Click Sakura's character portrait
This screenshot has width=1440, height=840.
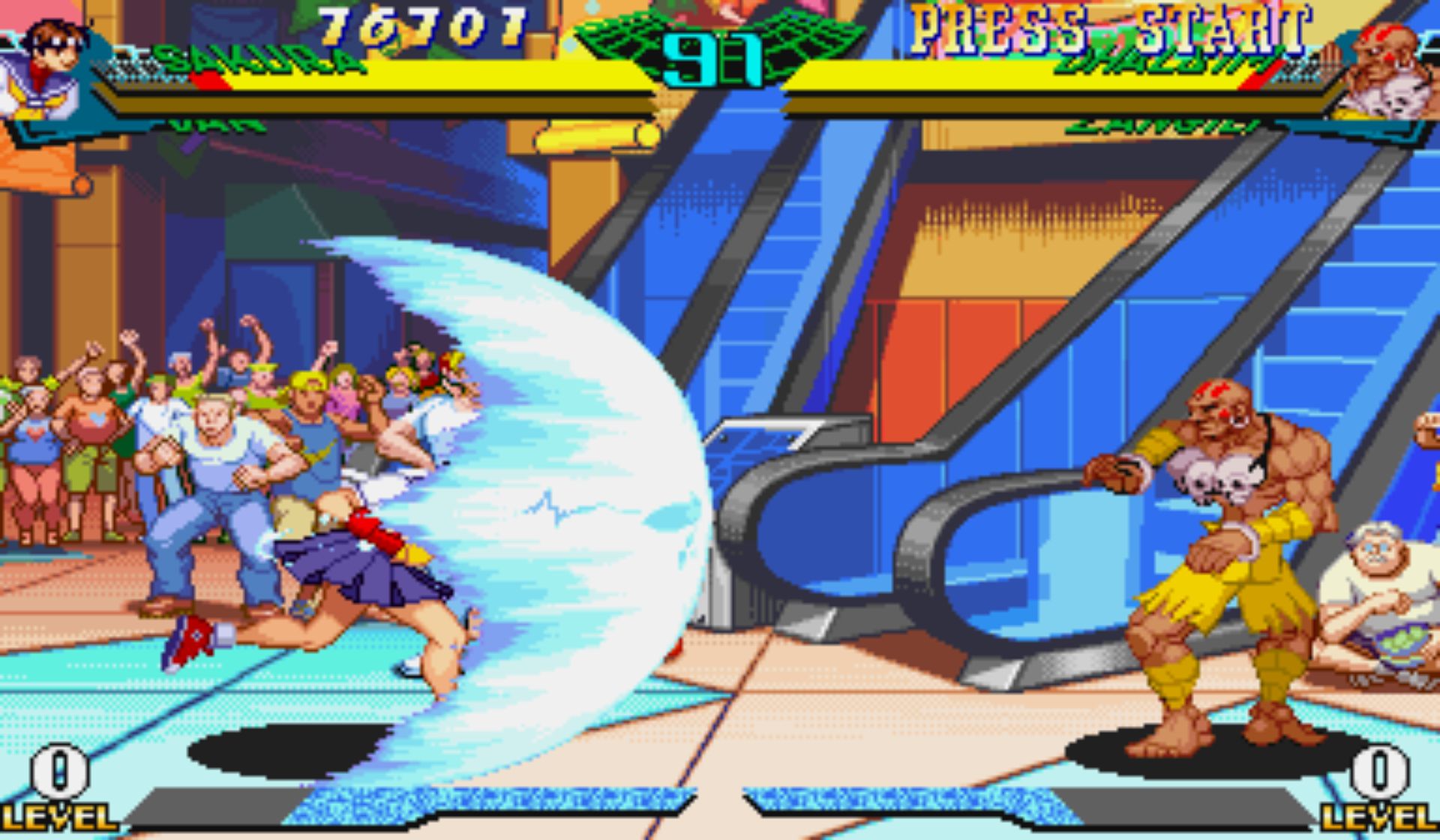[46, 67]
